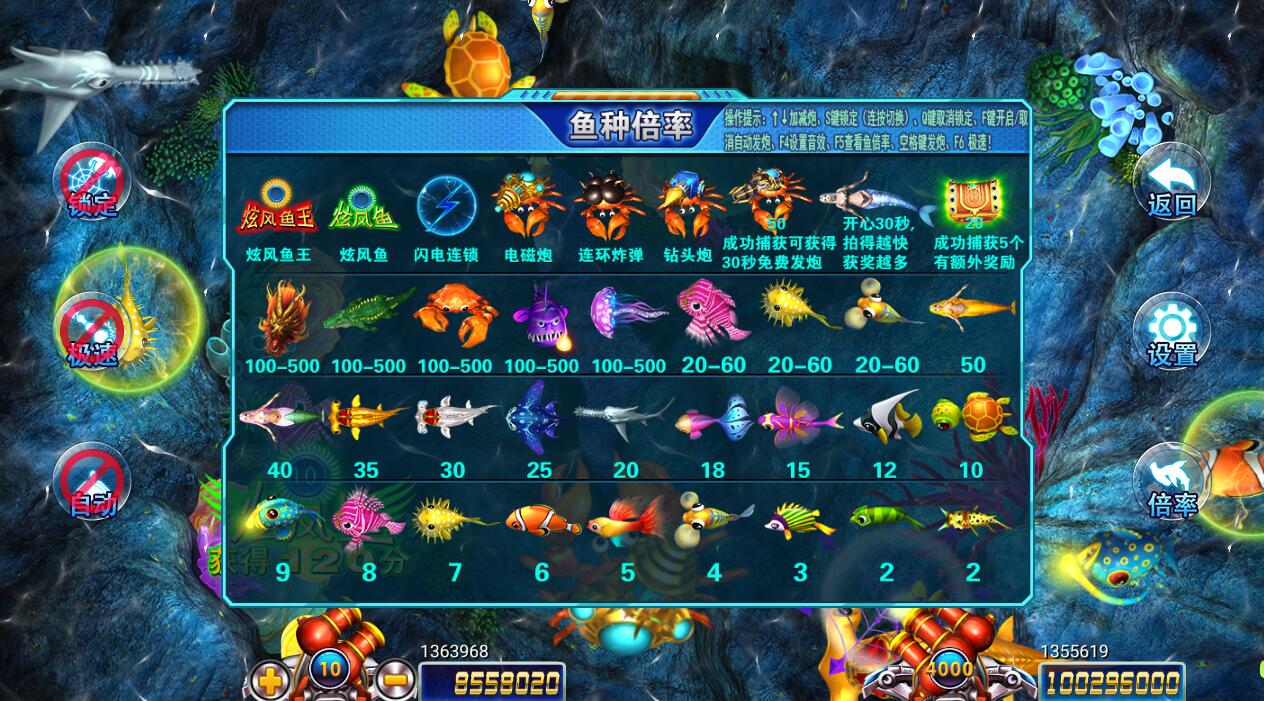Click the 返回 (Return) button

(x=1171, y=182)
